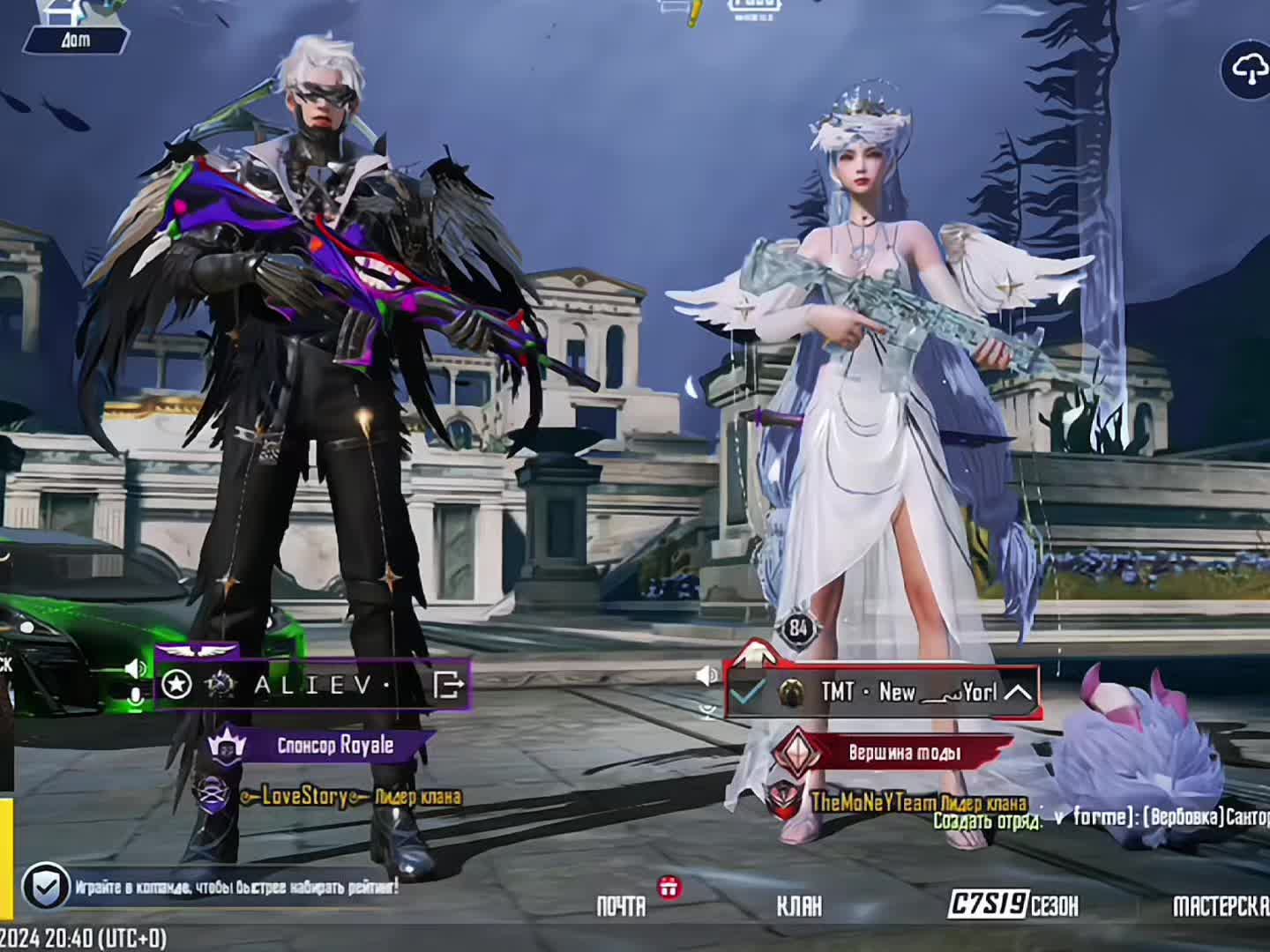1270x952 pixels.
Task: Open the chat line with Создать отряд
Action: point(1102,818)
